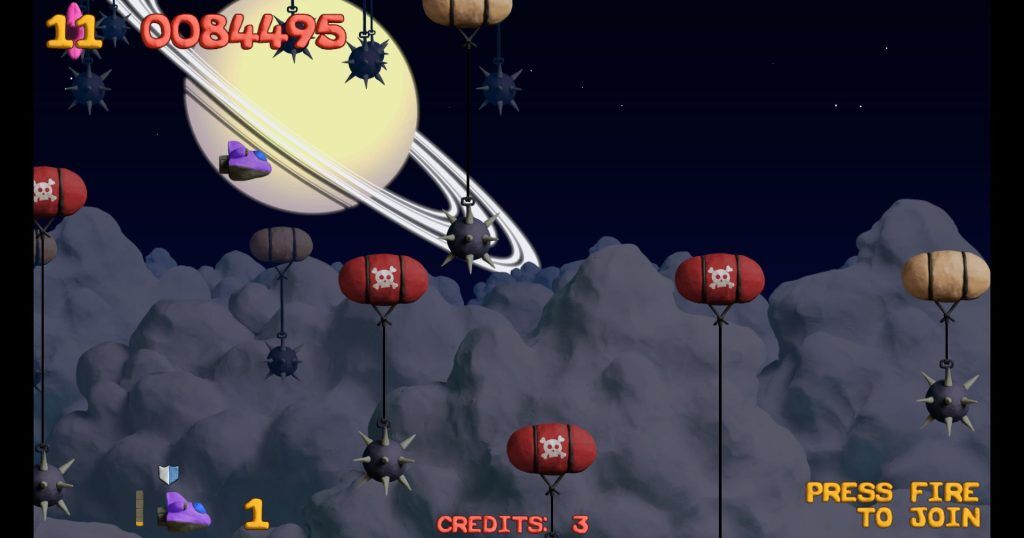This screenshot has height=538, width=1024.
Task: Select the purple ship lives icon
Action: coord(185,511)
